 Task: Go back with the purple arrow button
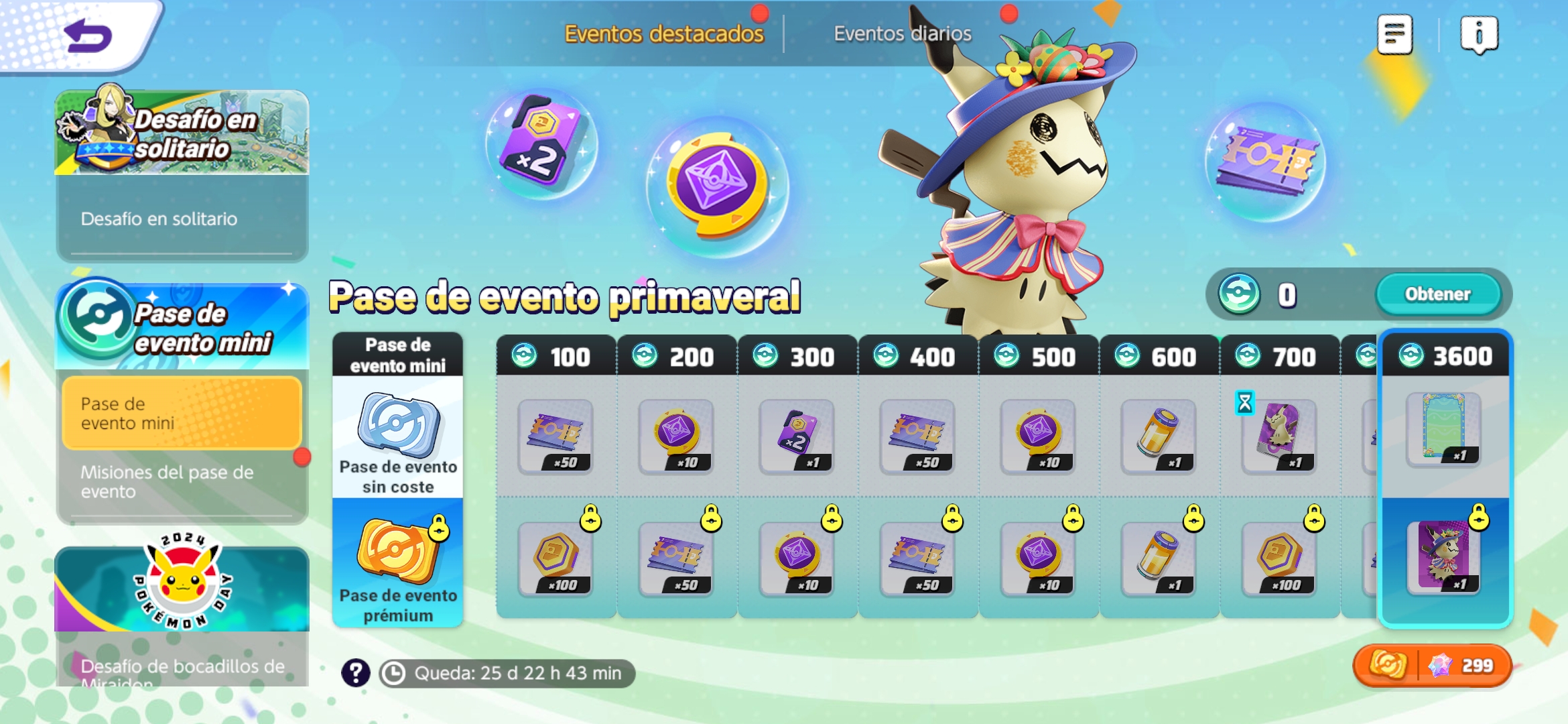[x=87, y=35]
